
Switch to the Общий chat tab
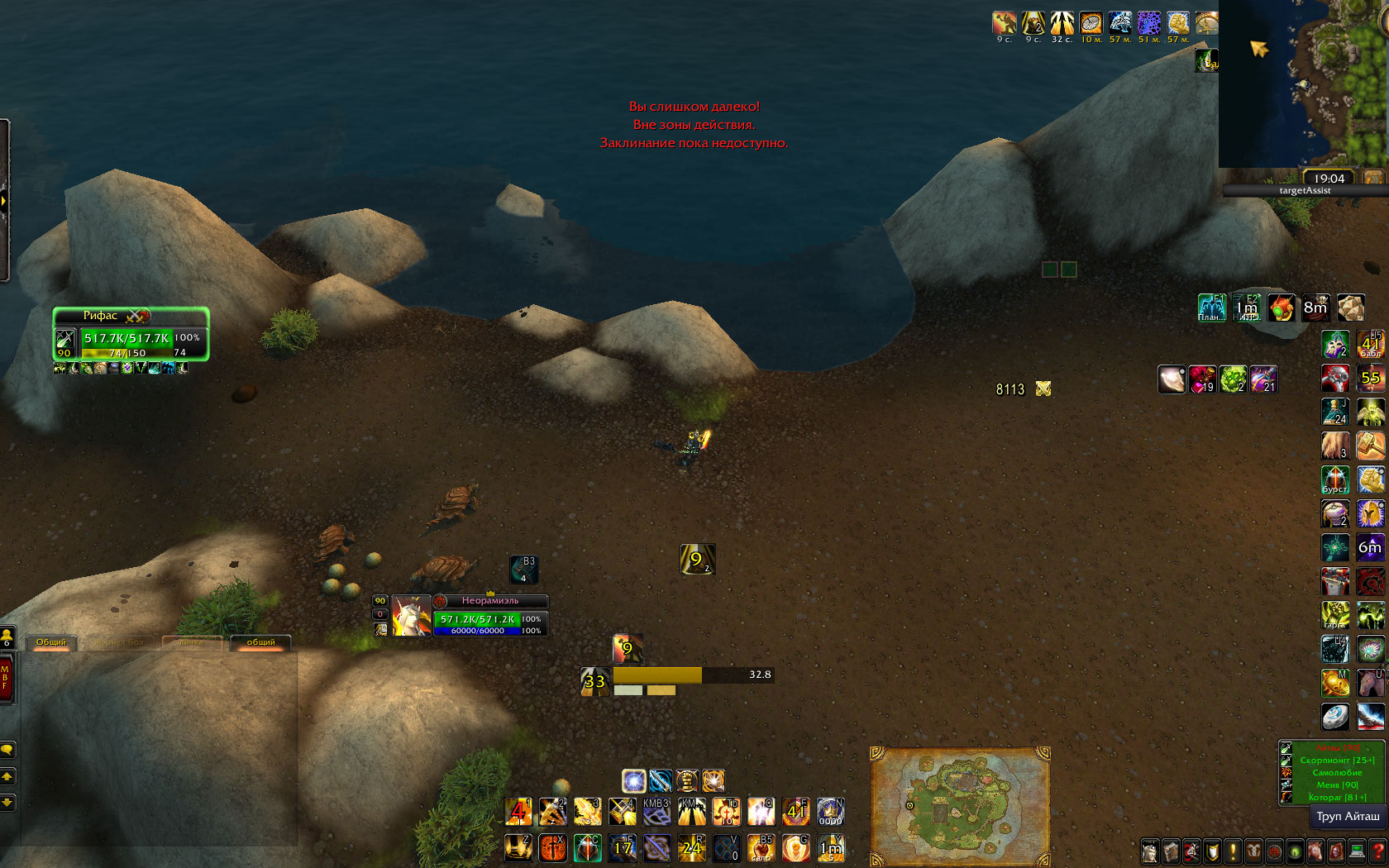(51, 642)
